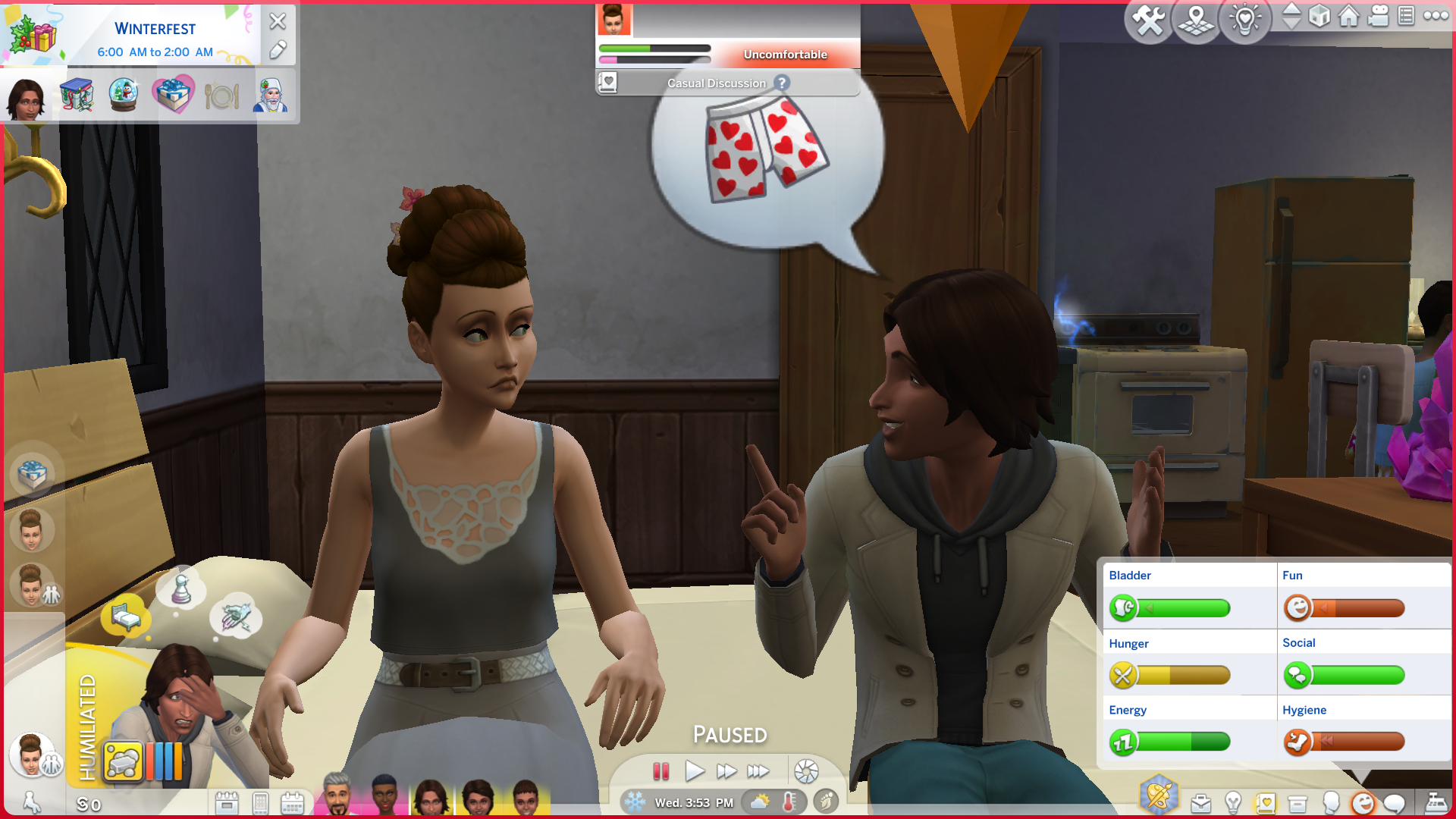Toggle the video camera mode icon
The width and height of the screenshot is (1456, 819).
click(1378, 16)
